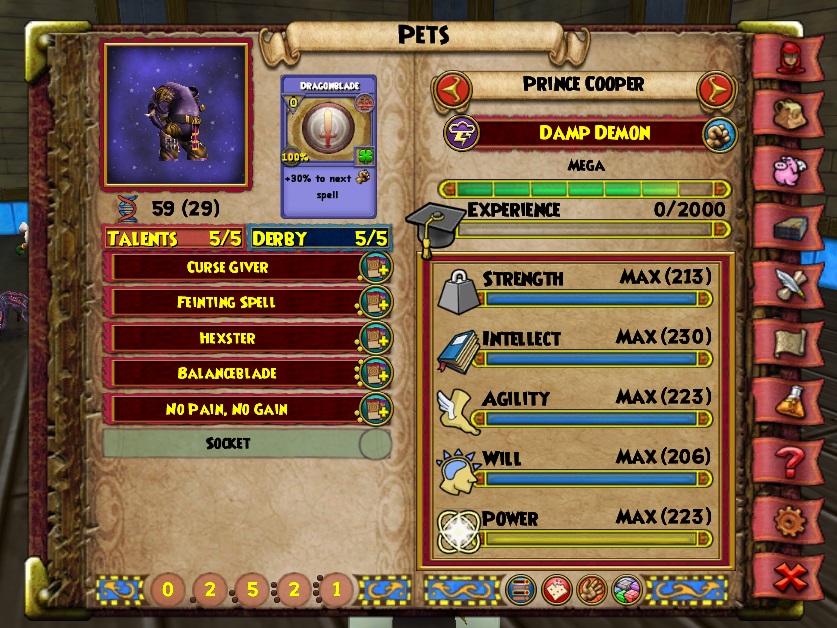Switch to the Derby tab
Screen dimensions: 837x628
[319, 239]
